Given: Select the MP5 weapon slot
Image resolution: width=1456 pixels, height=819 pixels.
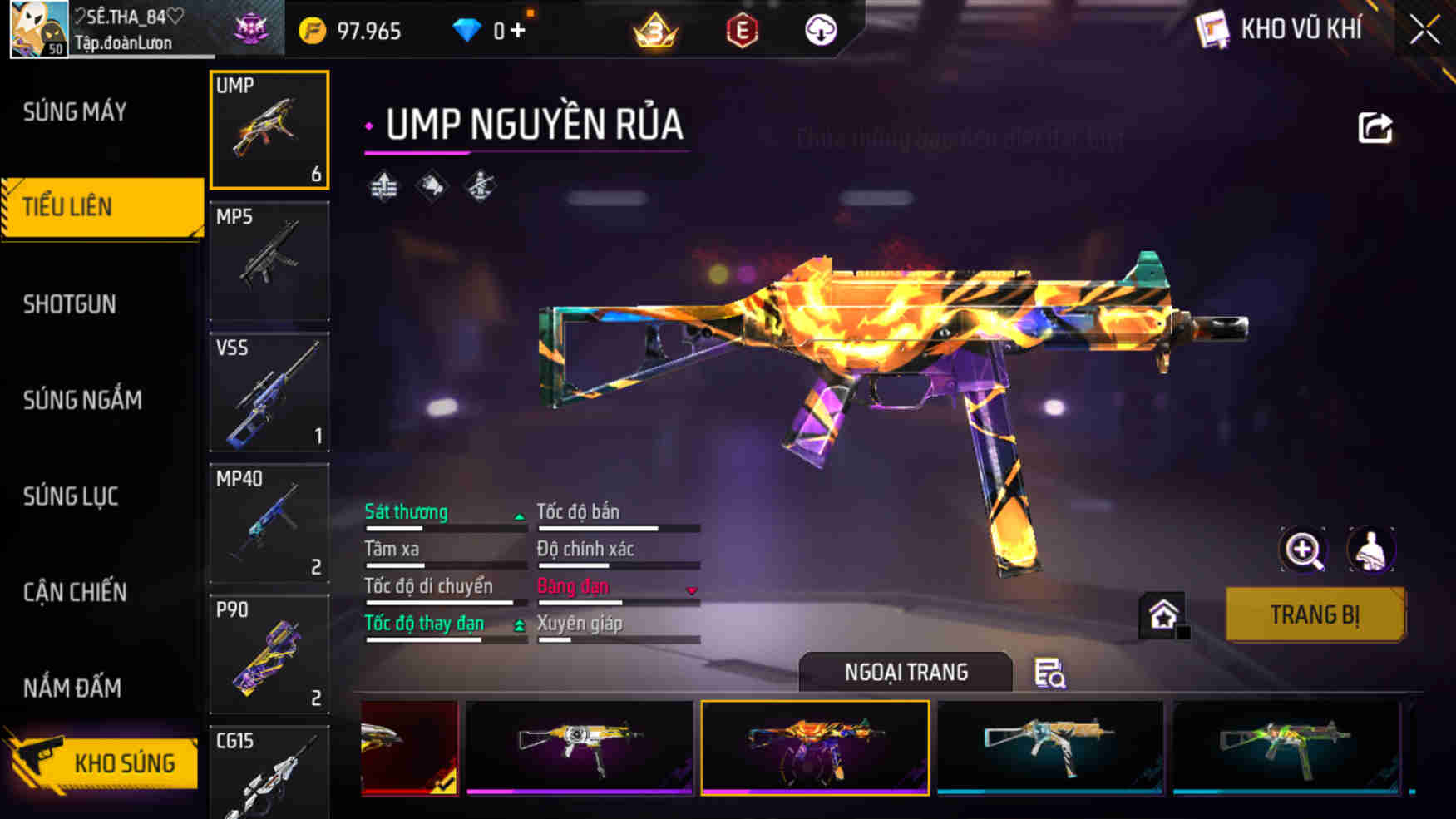Looking at the screenshot, I should point(269,261).
